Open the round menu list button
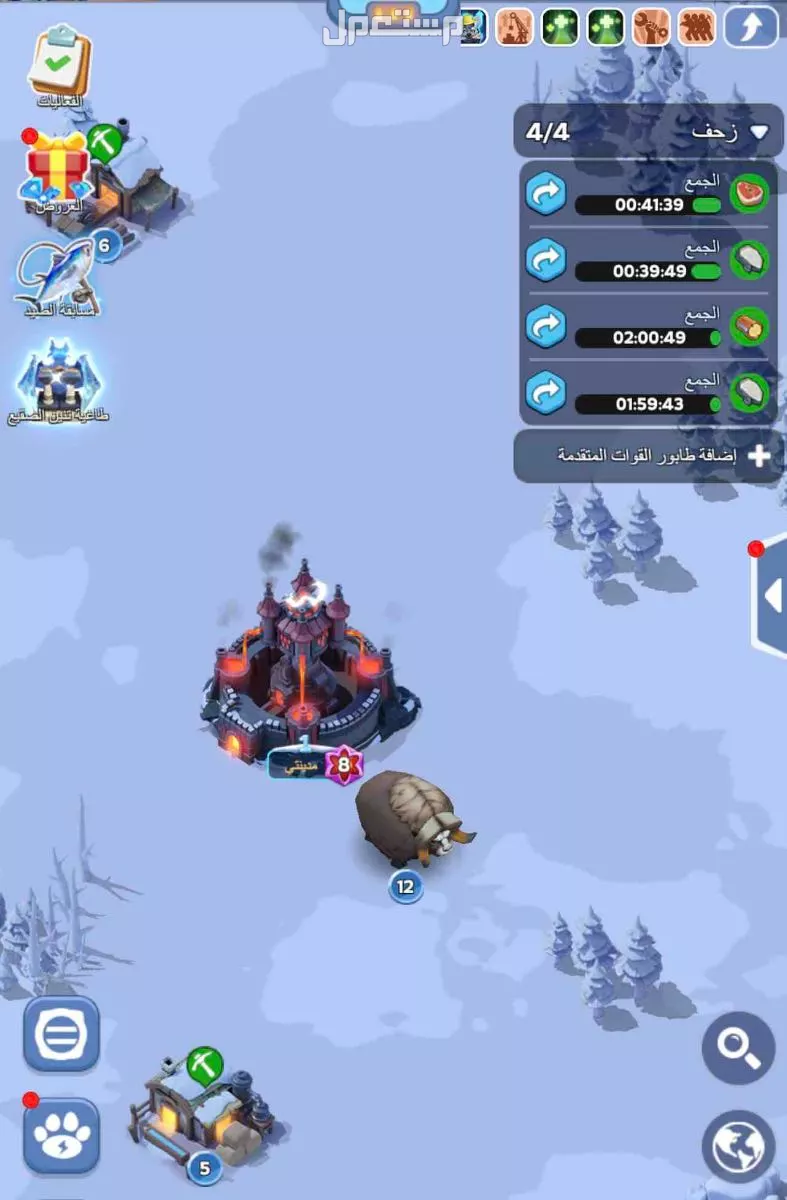Screen dimensions: 787x1200 tap(61, 1034)
